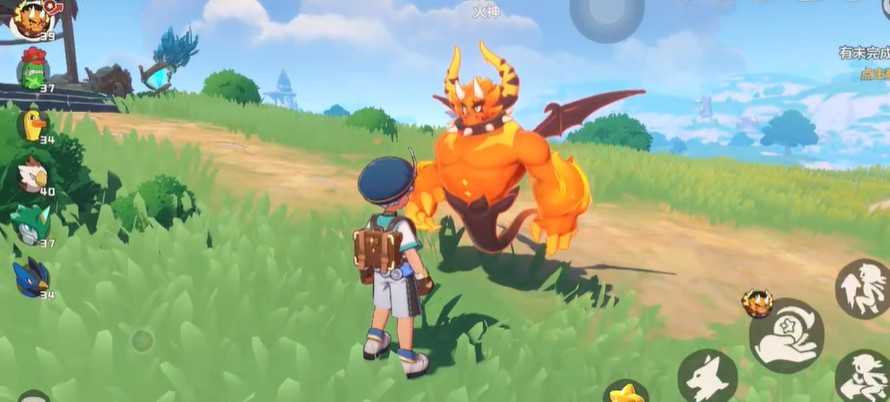Select the orange horned demon party portrait

pos(30,18)
